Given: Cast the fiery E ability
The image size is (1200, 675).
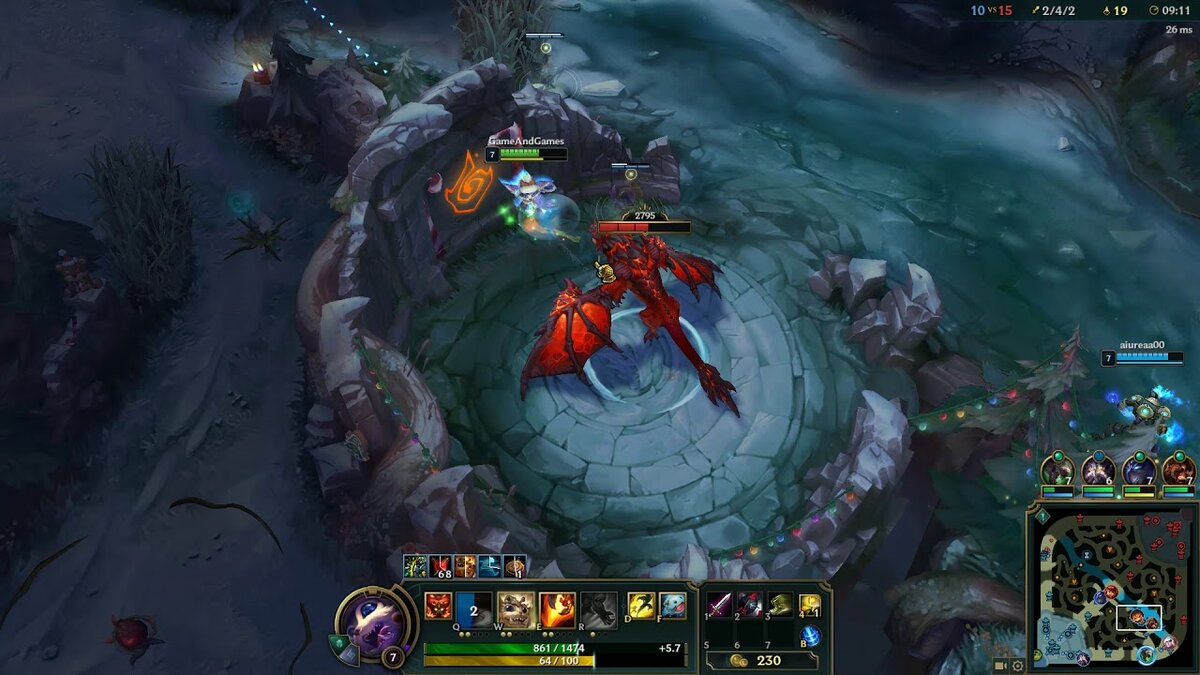Looking at the screenshot, I should tap(557, 608).
